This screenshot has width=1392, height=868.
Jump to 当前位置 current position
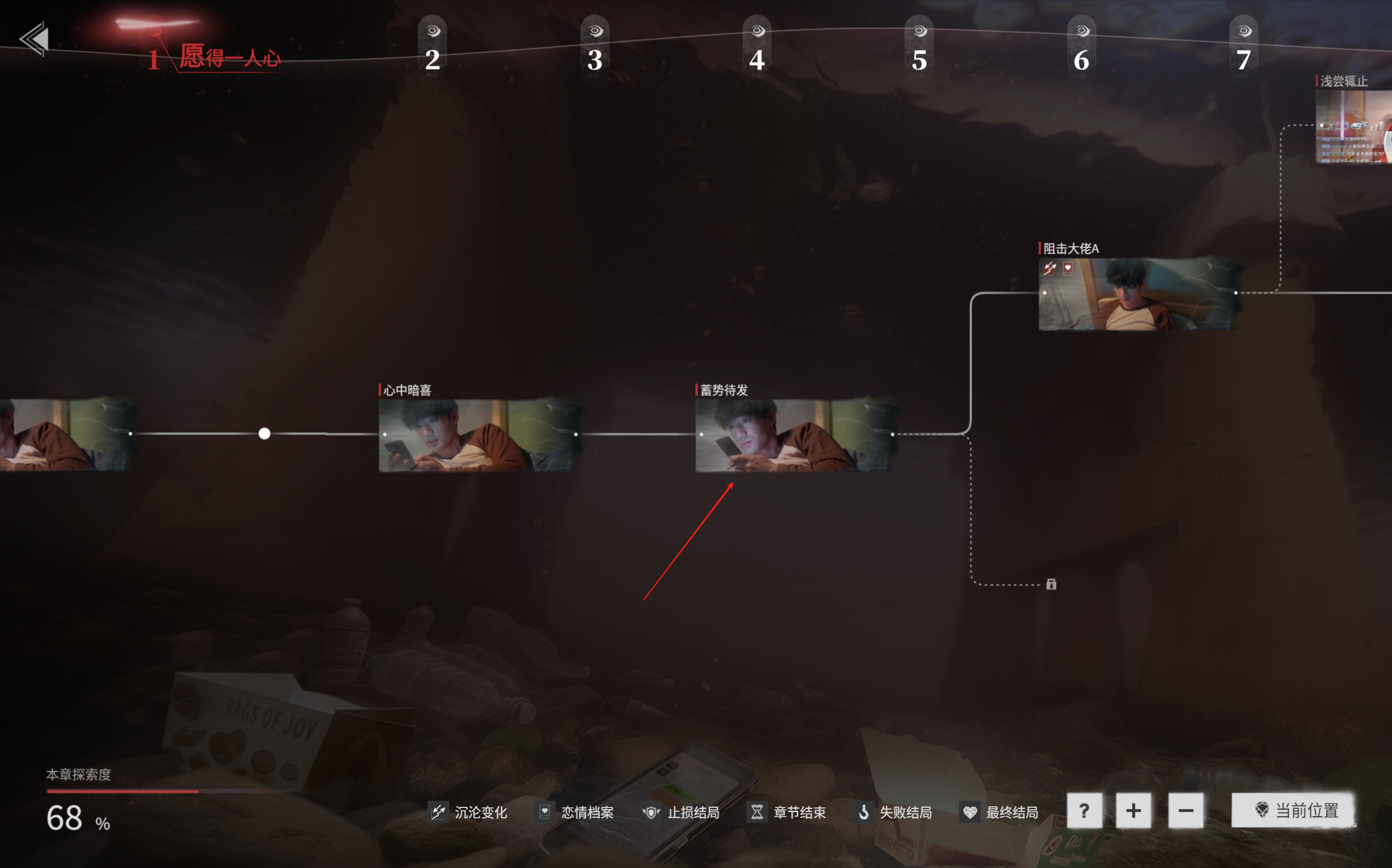coord(1294,811)
